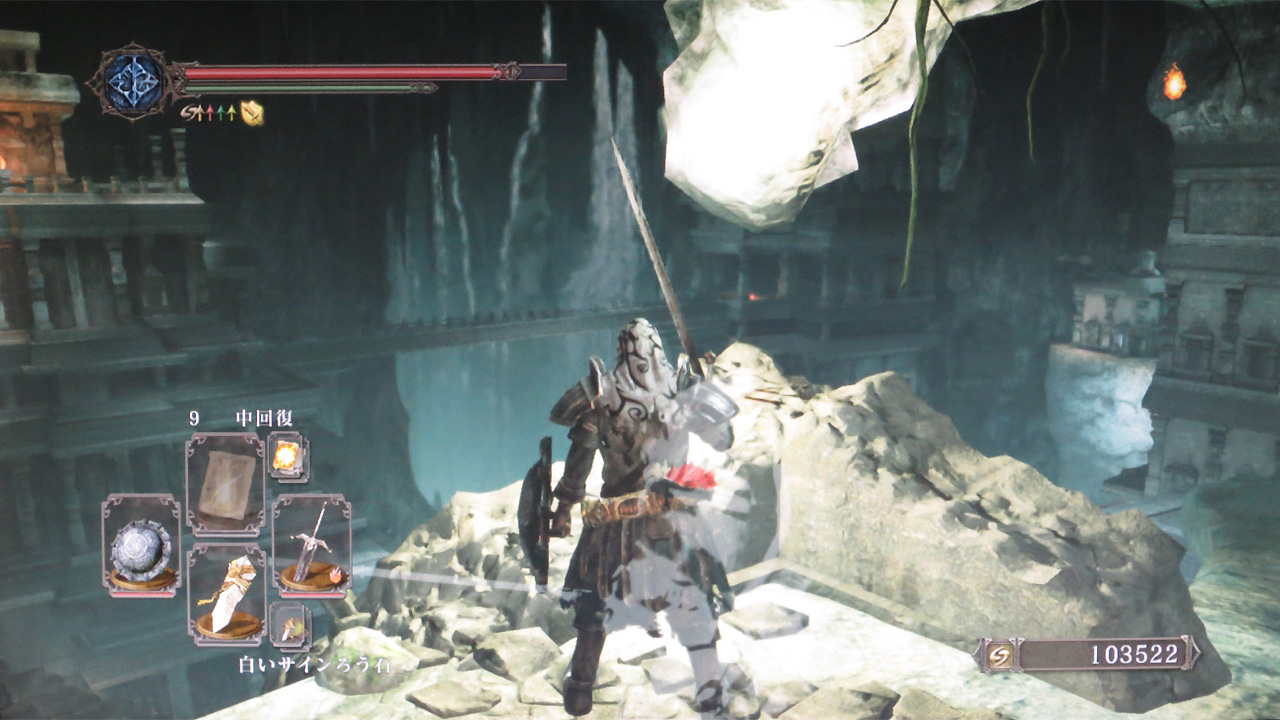Screen dimensions: 1280x720
Task: Check the colored arrows stat buff icon
Action: pyautogui.click(x=210, y=113)
